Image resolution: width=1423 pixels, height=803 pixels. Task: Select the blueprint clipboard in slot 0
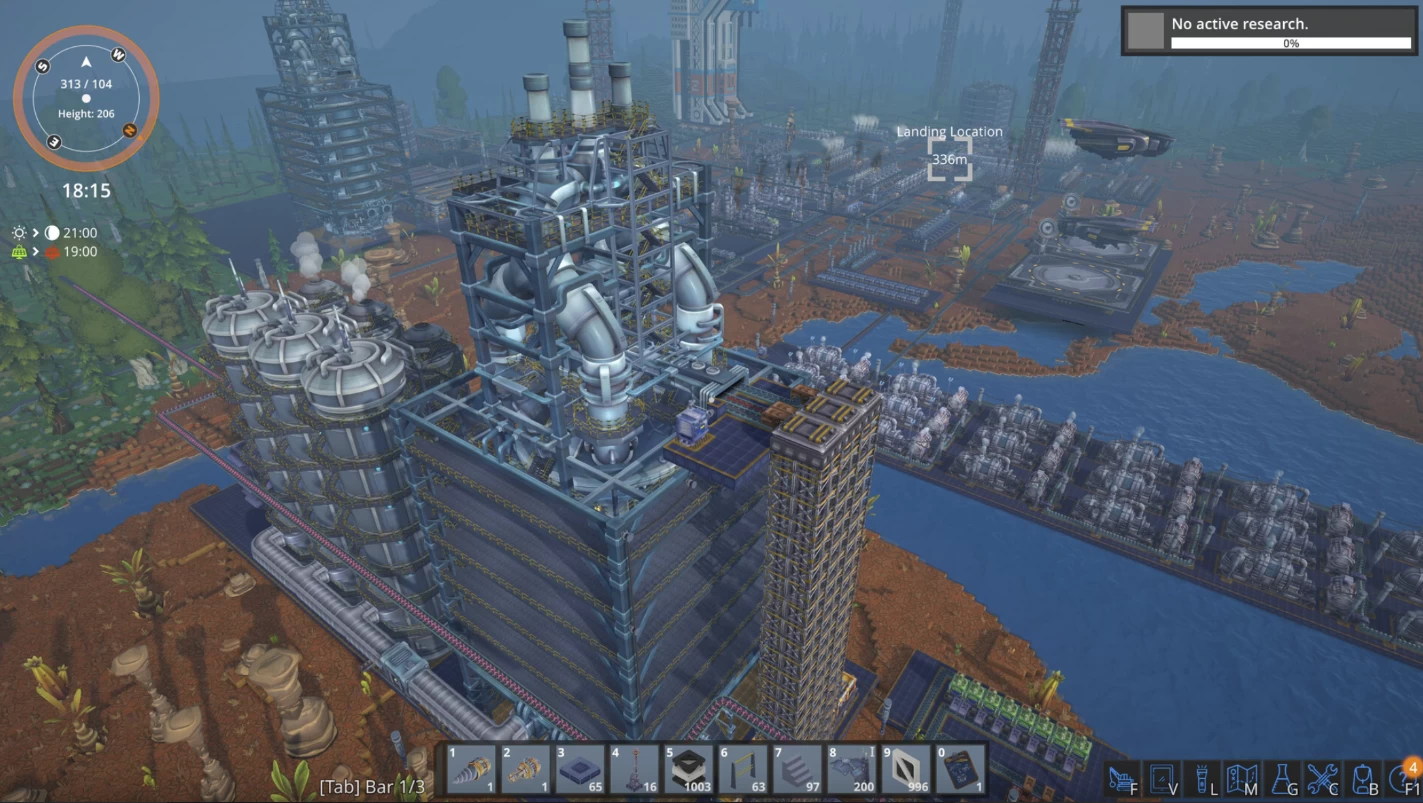tap(960, 769)
